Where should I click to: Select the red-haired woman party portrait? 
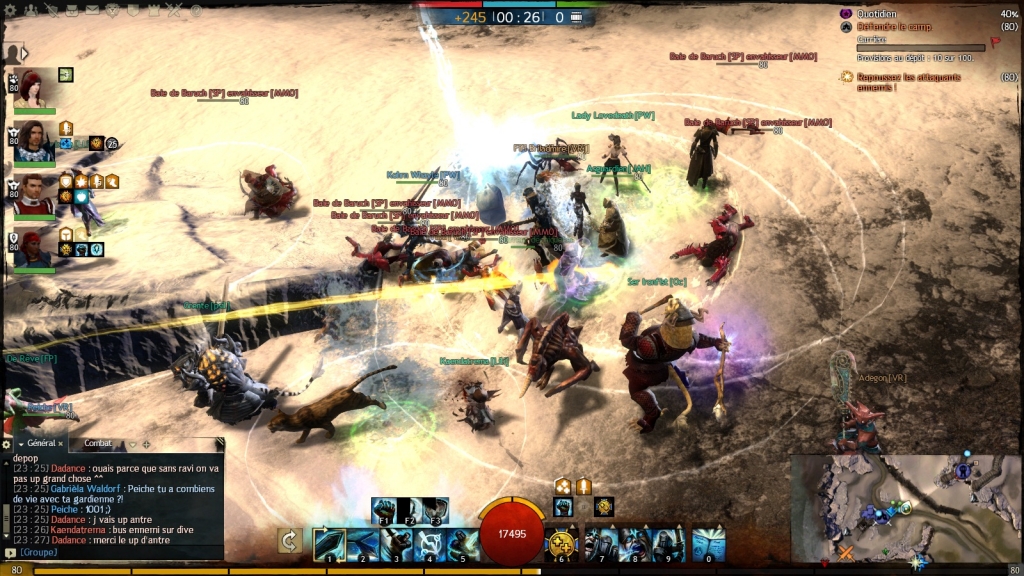click(x=33, y=88)
